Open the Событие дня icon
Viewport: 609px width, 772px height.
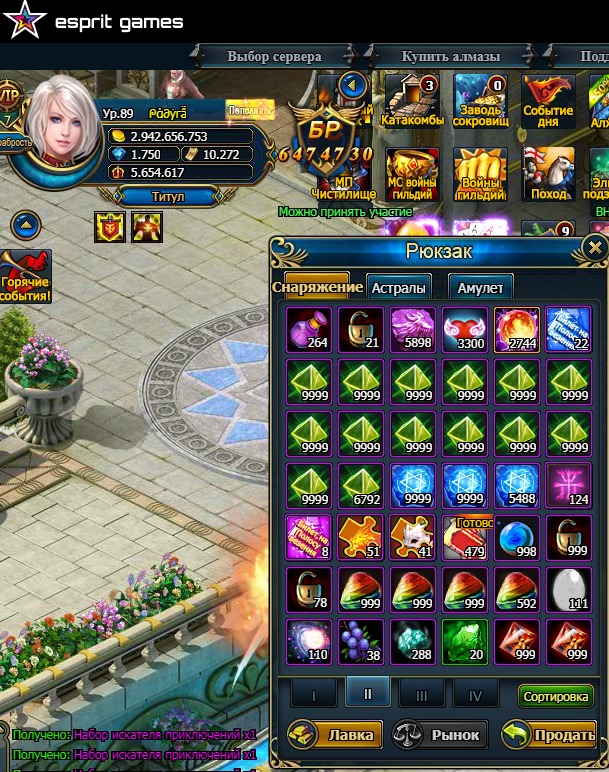point(548,102)
